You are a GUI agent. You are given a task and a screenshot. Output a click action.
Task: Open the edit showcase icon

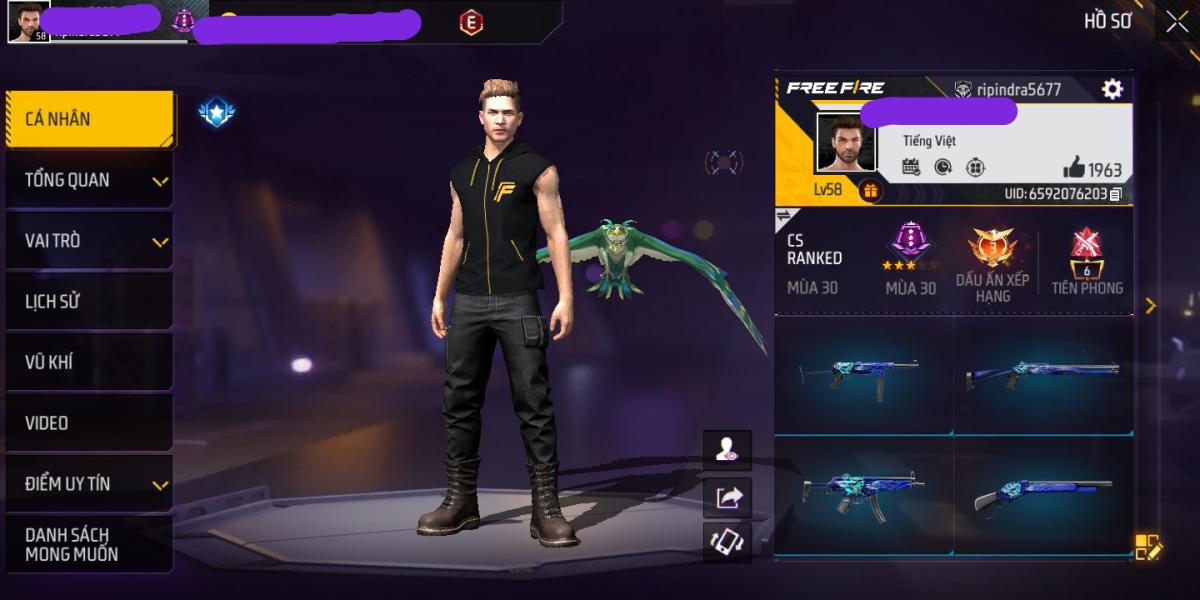(x=1148, y=547)
